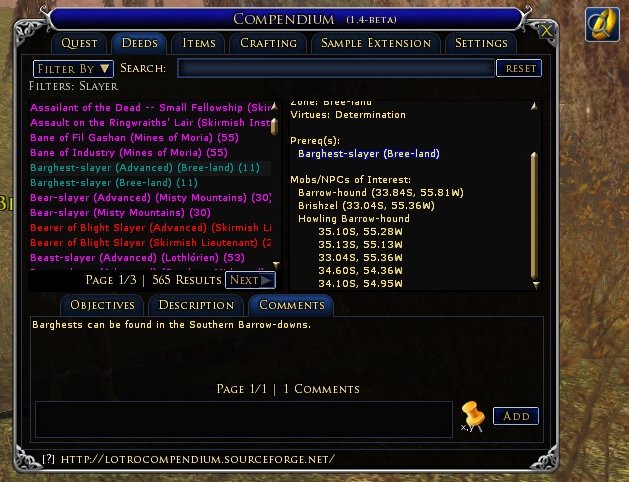
Task: Select Beast-slayer (Advanced) Lothlórien deed
Action: pos(130,258)
